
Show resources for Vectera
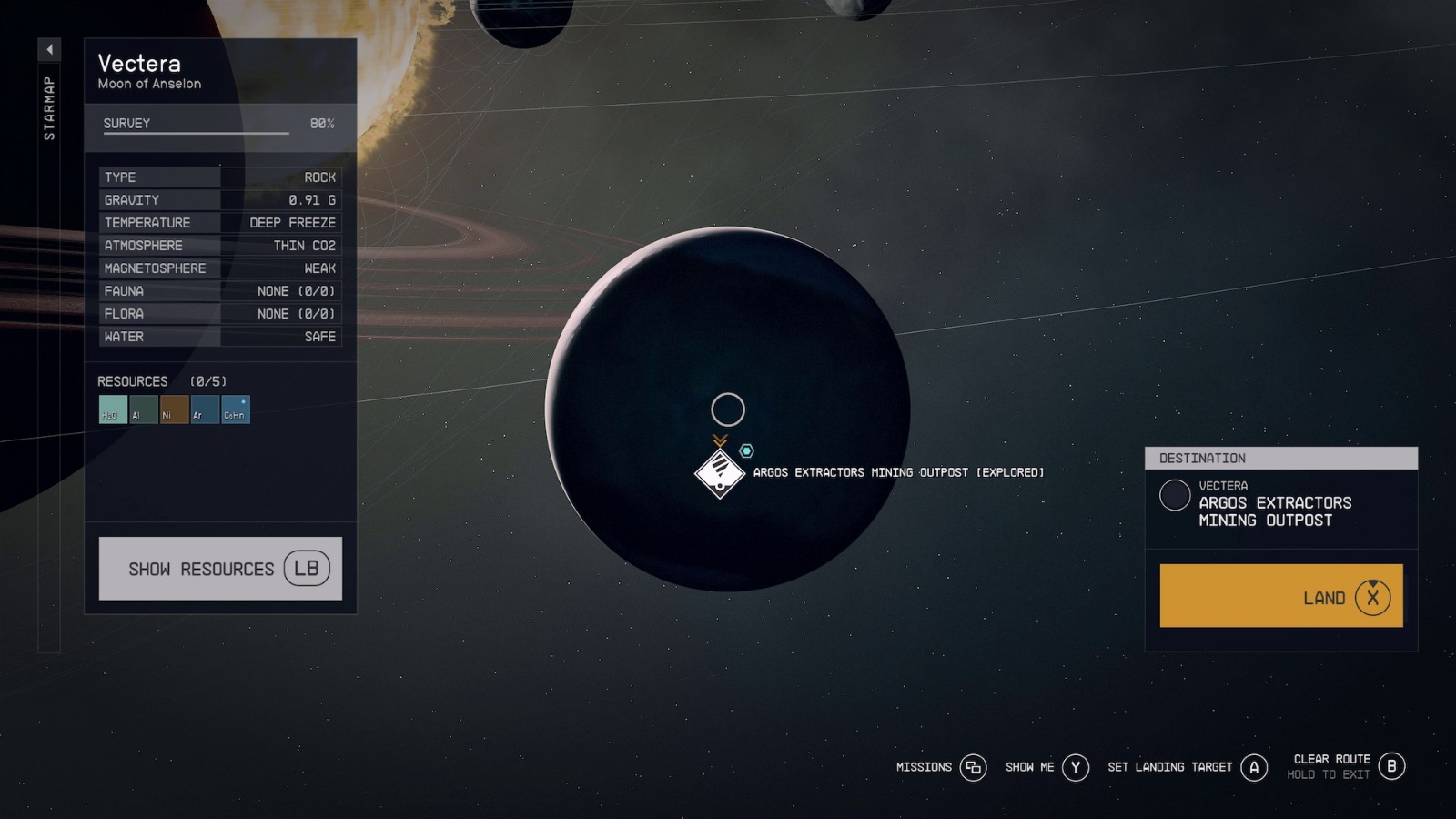220,569
